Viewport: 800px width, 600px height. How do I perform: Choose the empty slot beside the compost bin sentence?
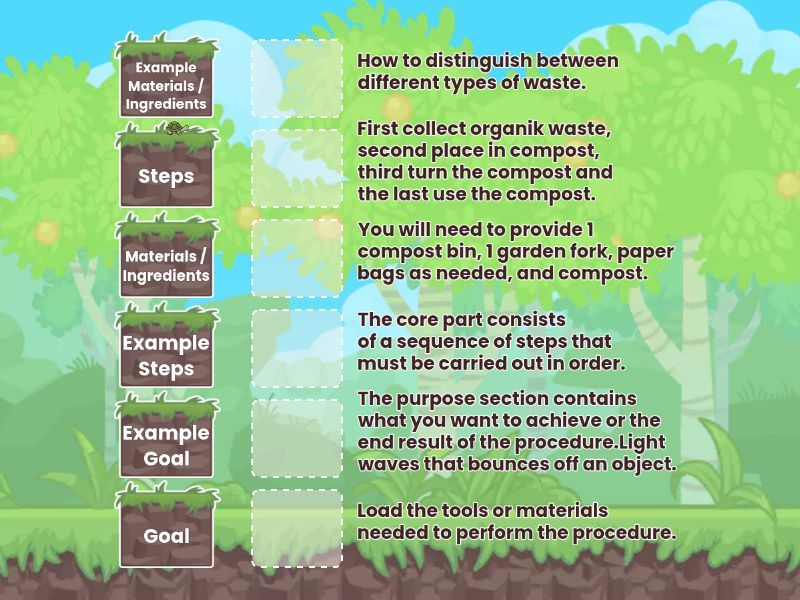point(296,258)
